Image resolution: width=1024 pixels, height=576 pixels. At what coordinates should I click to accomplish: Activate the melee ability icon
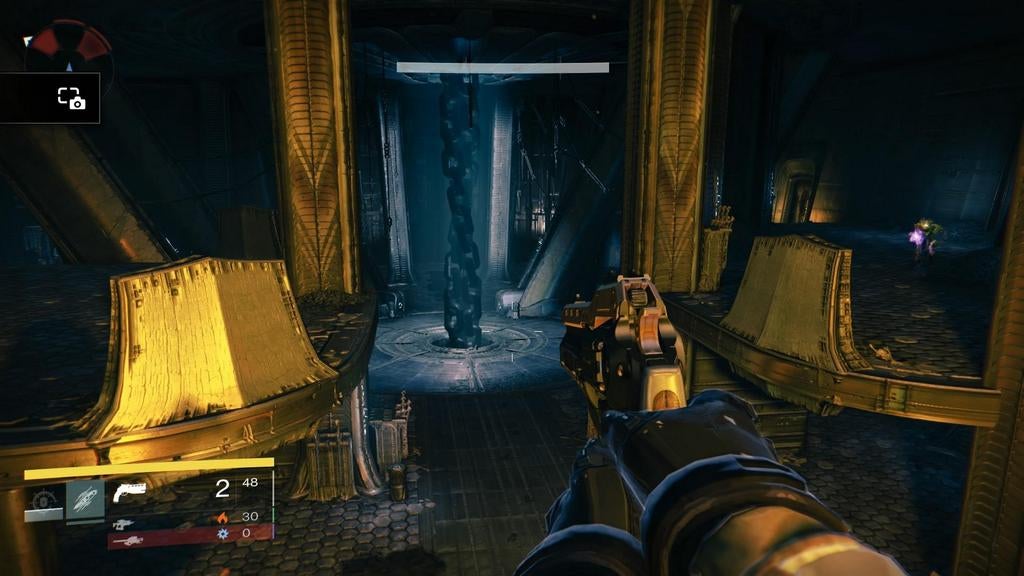tap(85, 500)
